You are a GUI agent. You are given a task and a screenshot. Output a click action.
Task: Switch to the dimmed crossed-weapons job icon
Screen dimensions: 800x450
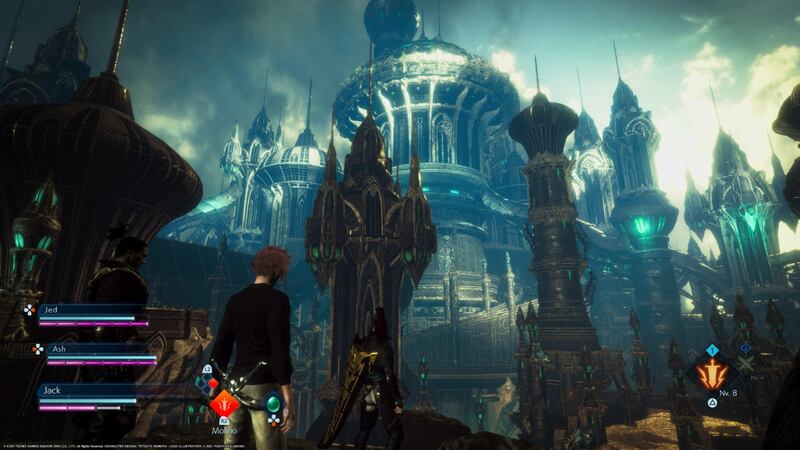[x=745, y=362]
